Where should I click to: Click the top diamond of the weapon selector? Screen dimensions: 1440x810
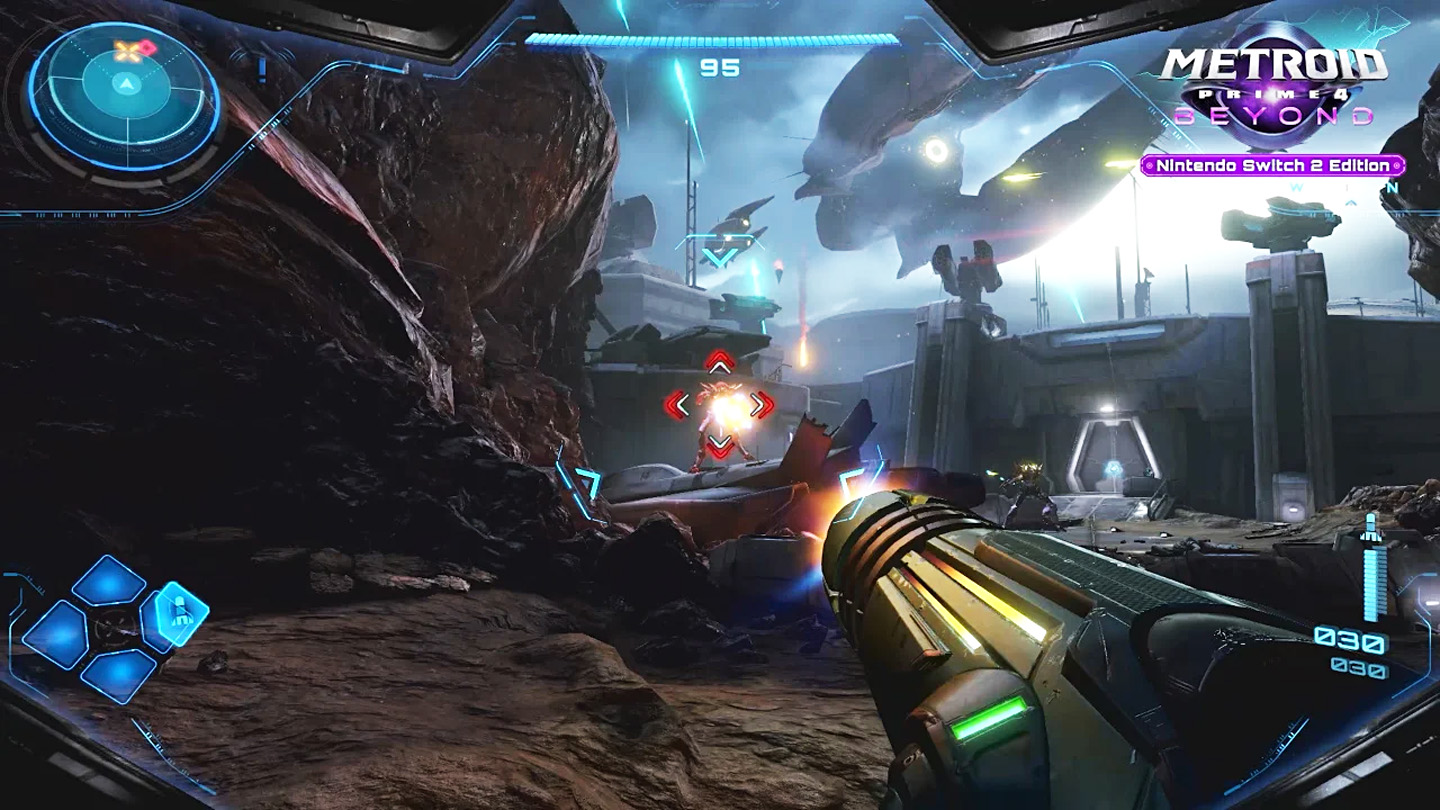(x=107, y=580)
